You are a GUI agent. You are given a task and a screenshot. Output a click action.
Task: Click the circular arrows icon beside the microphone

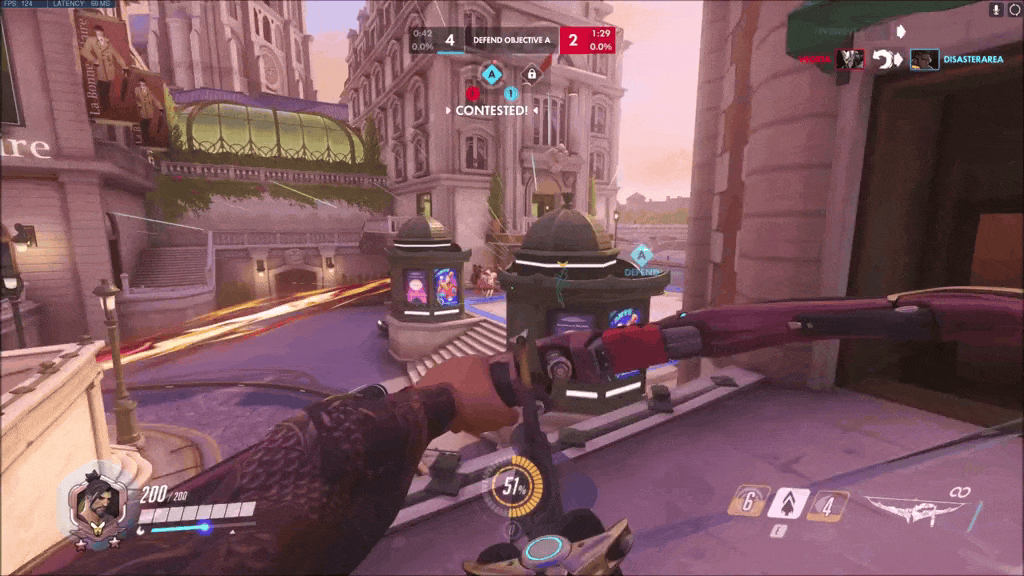click(x=1012, y=9)
